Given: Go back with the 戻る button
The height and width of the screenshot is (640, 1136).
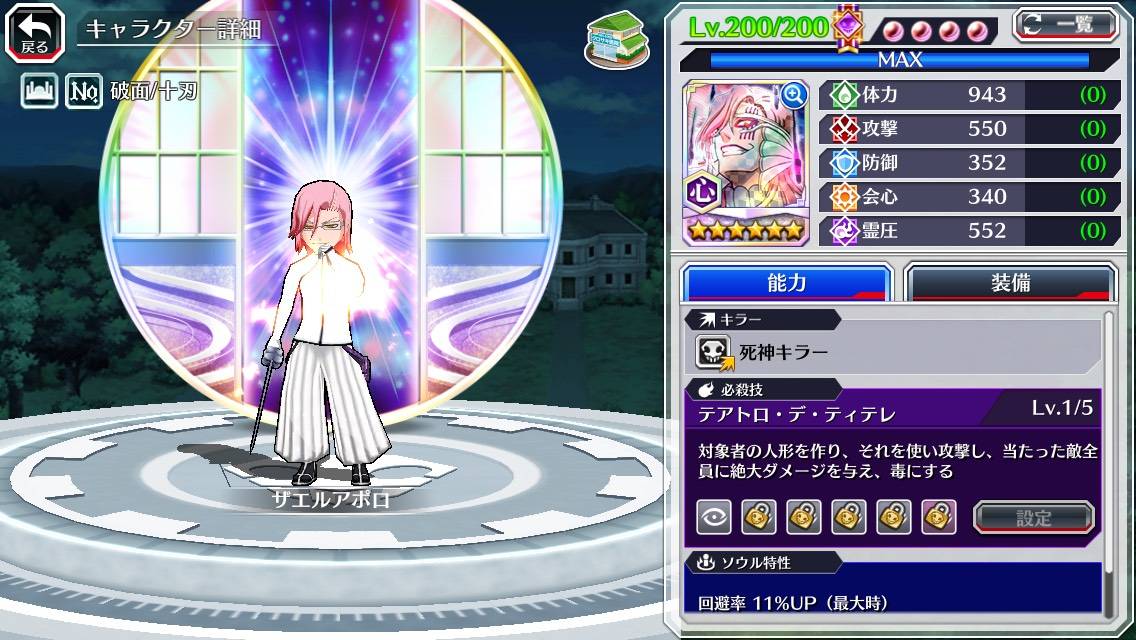Looking at the screenshot, I should pos(34,31).
